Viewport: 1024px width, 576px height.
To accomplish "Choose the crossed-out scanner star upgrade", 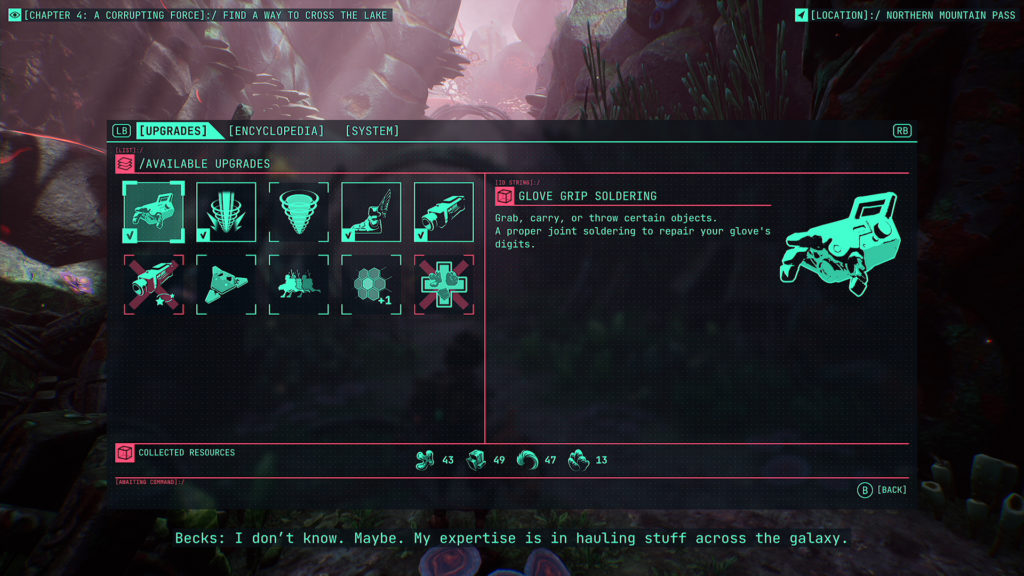I will 153,284.
